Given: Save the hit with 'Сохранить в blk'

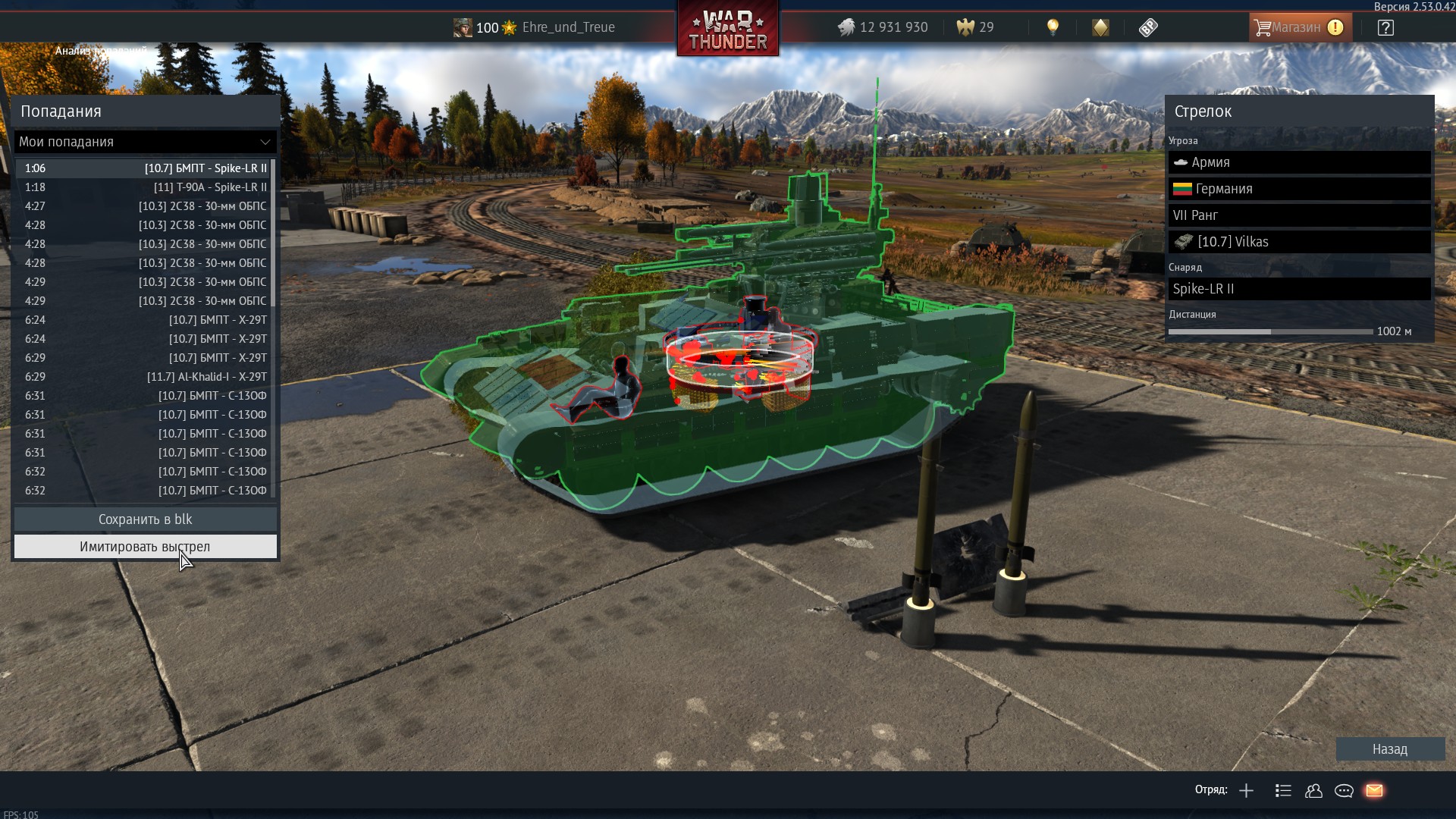Looking at the screenshot, I should pyautogui.click(x=145, y=519).
